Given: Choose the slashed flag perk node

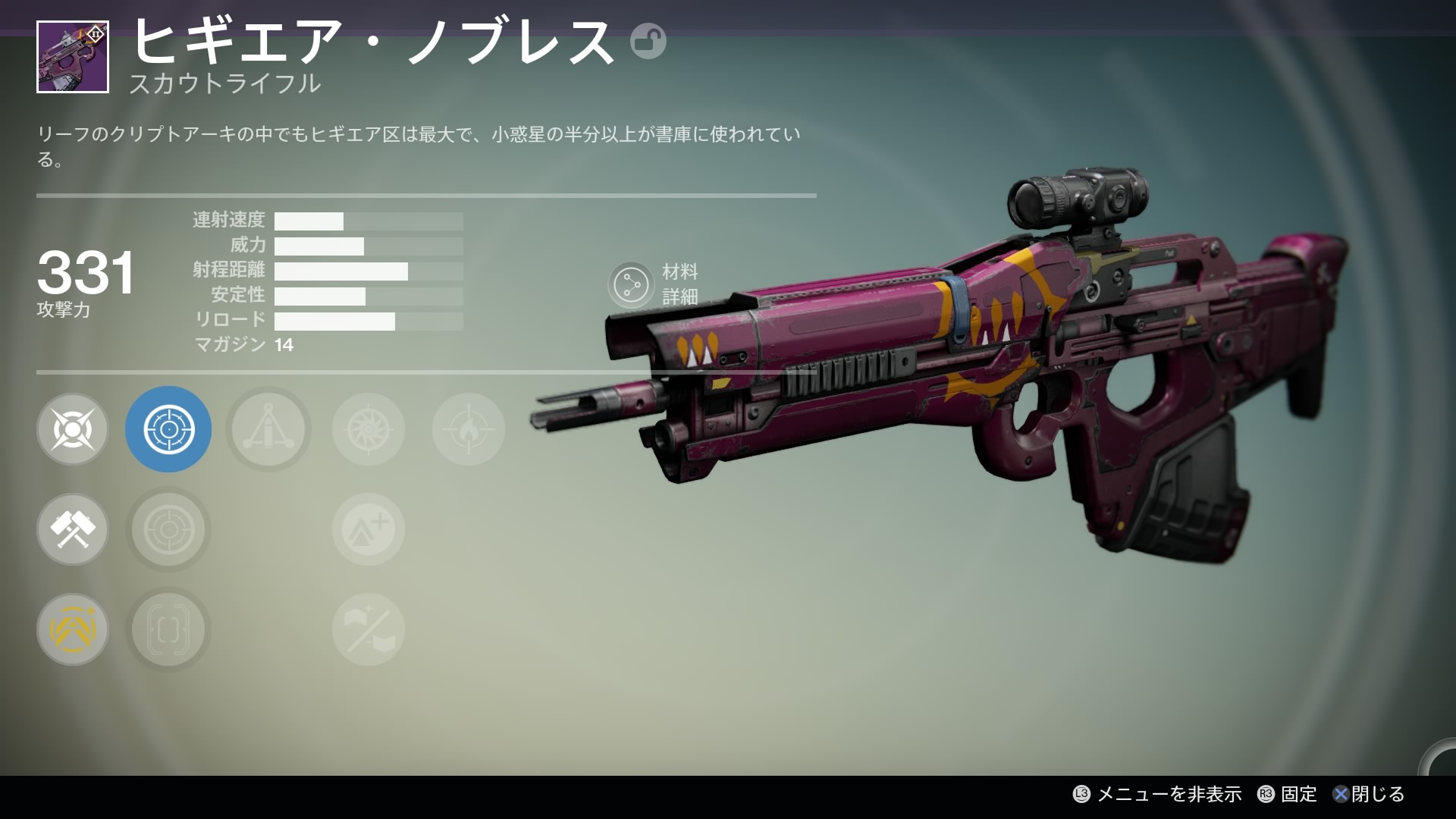Looking at the screenshot, I should pyautogui.click(x=369, y=629).
